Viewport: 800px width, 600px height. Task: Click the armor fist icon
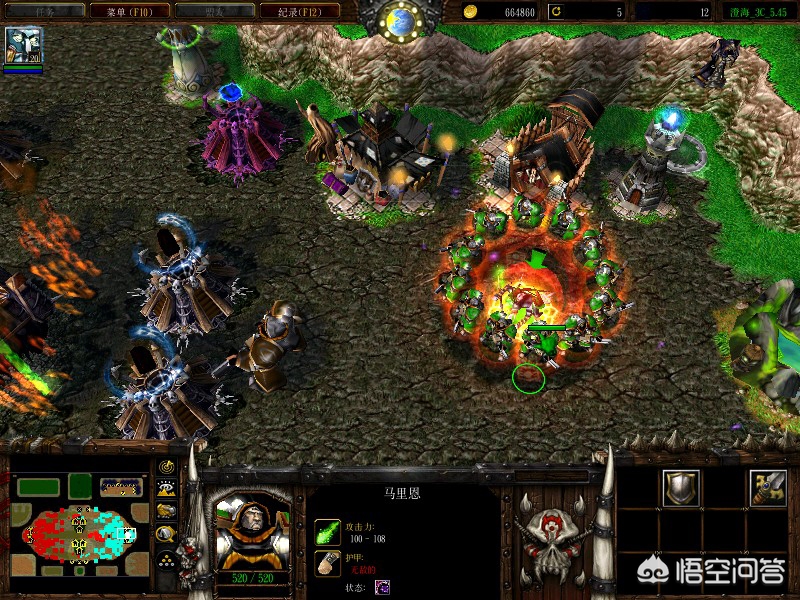coord(327,561)
